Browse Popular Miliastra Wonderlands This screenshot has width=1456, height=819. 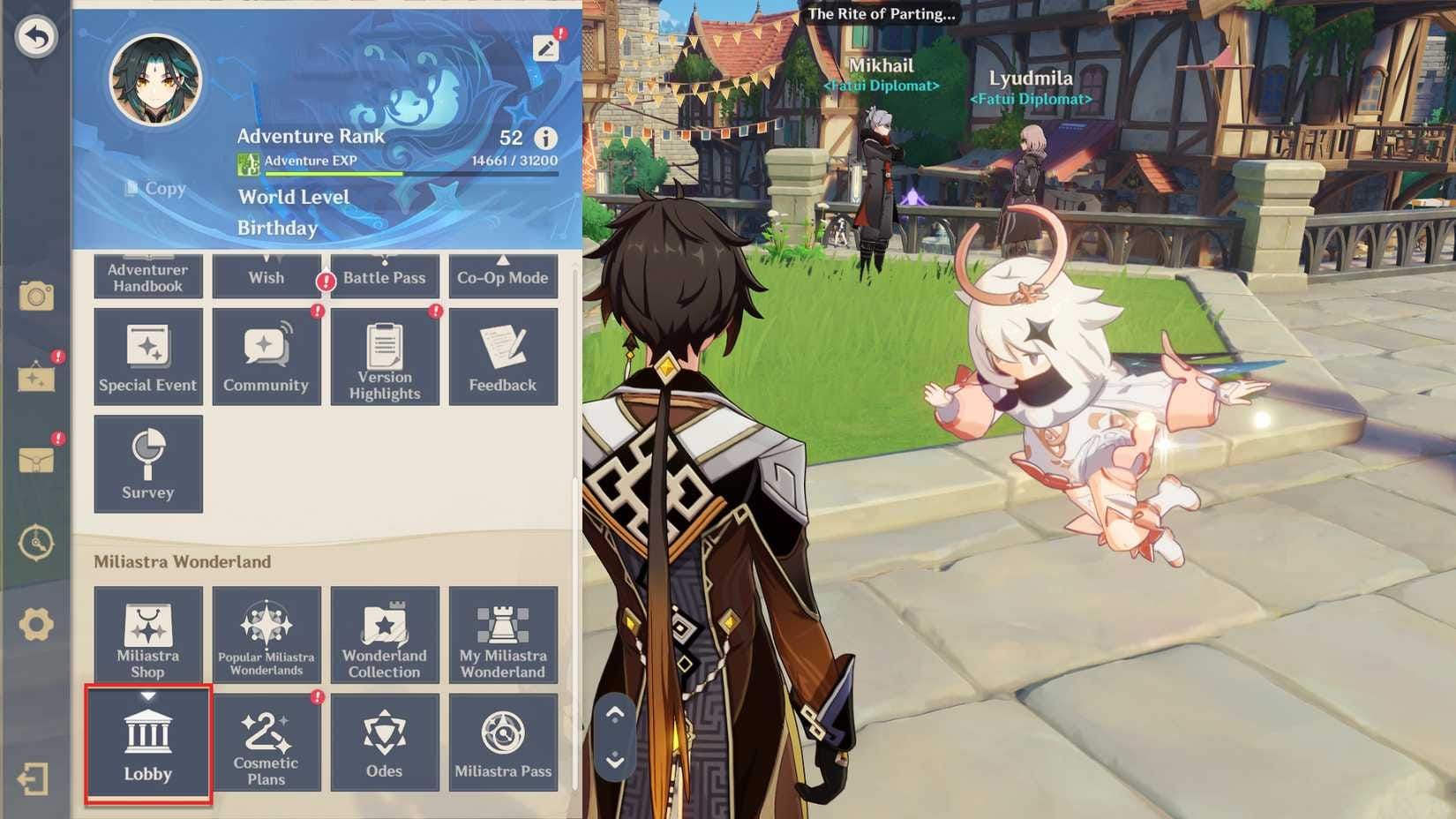(x=266, y=635)
